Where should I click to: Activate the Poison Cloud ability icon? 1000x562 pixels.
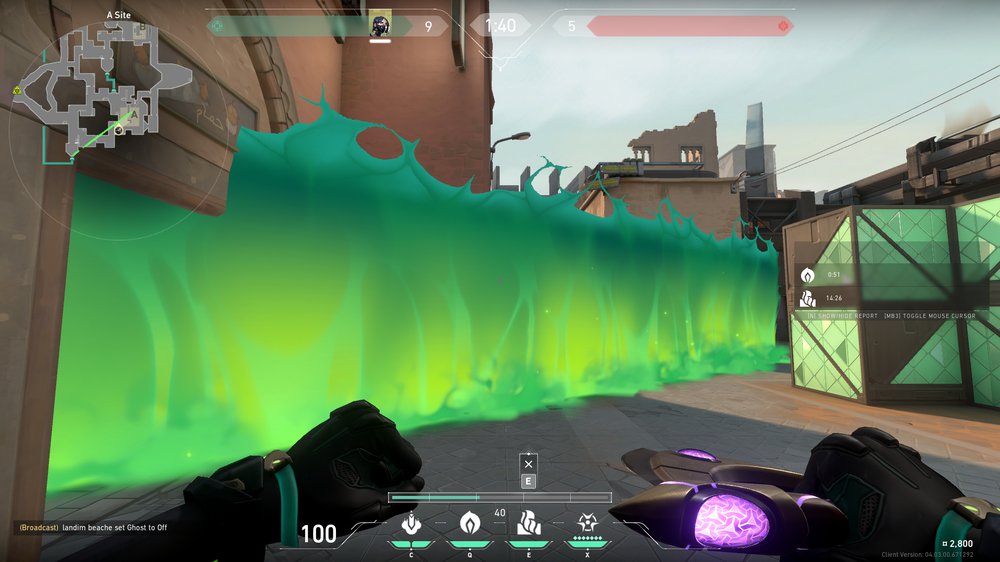coord(468,523)
